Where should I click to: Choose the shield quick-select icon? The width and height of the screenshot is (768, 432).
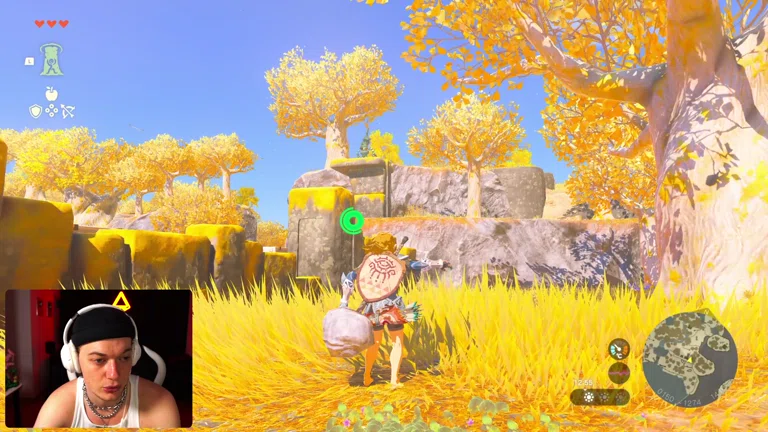click(x=35, y=111)
